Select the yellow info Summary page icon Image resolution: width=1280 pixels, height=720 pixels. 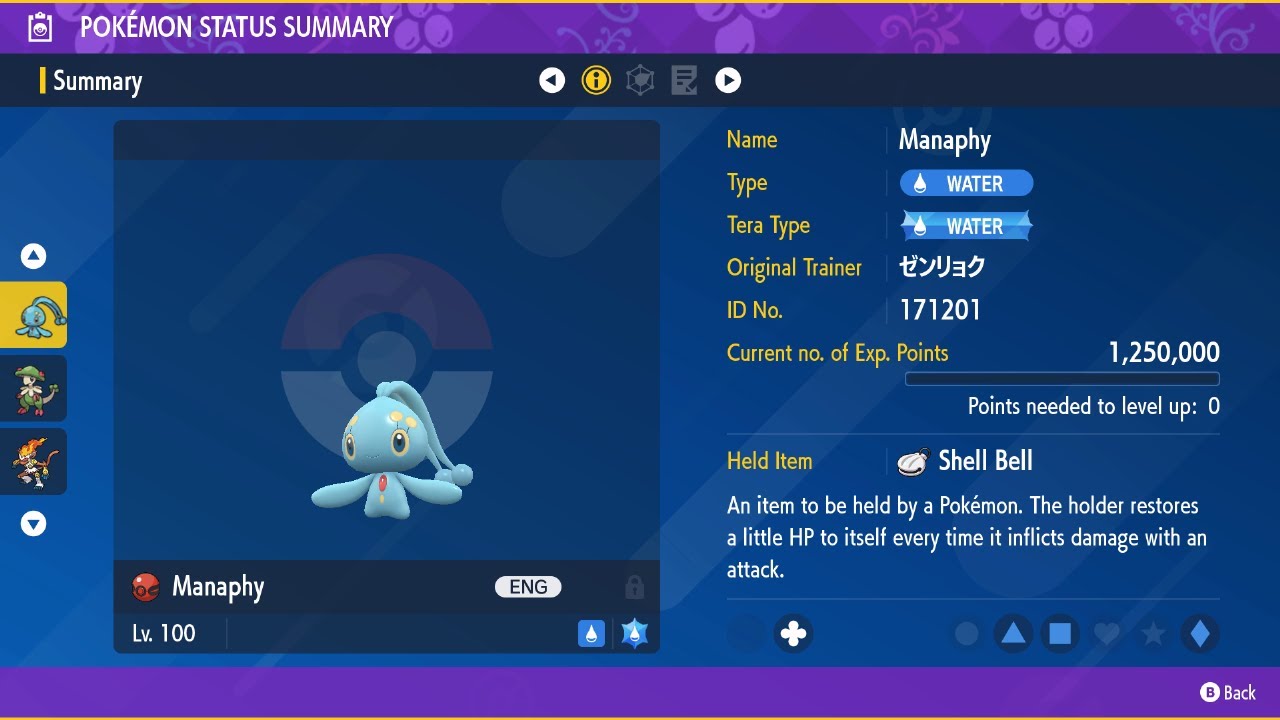point(596,80)
